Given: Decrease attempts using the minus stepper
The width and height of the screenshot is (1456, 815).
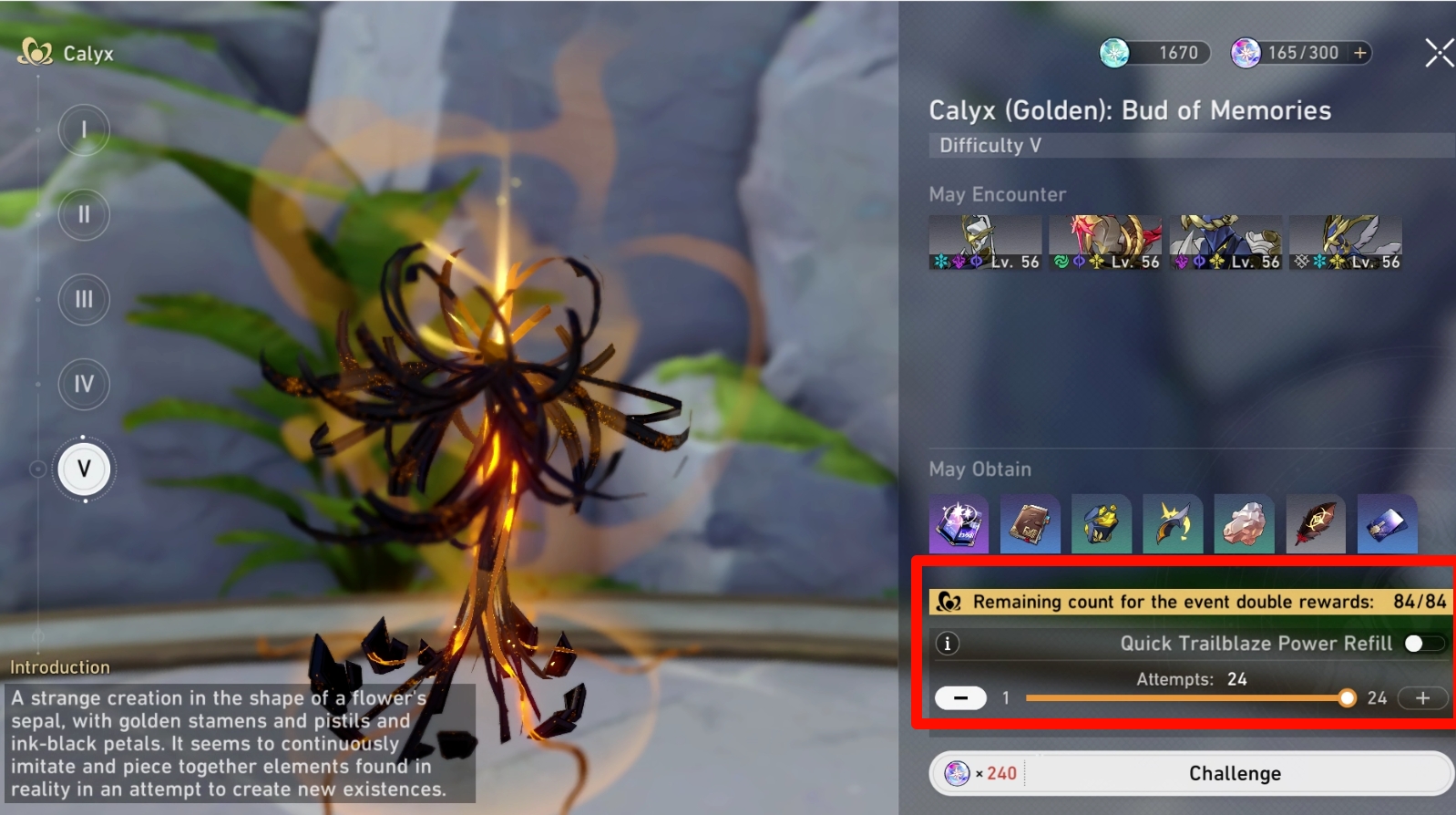Looking at the screenshot, I should click(x=961, y=698).
